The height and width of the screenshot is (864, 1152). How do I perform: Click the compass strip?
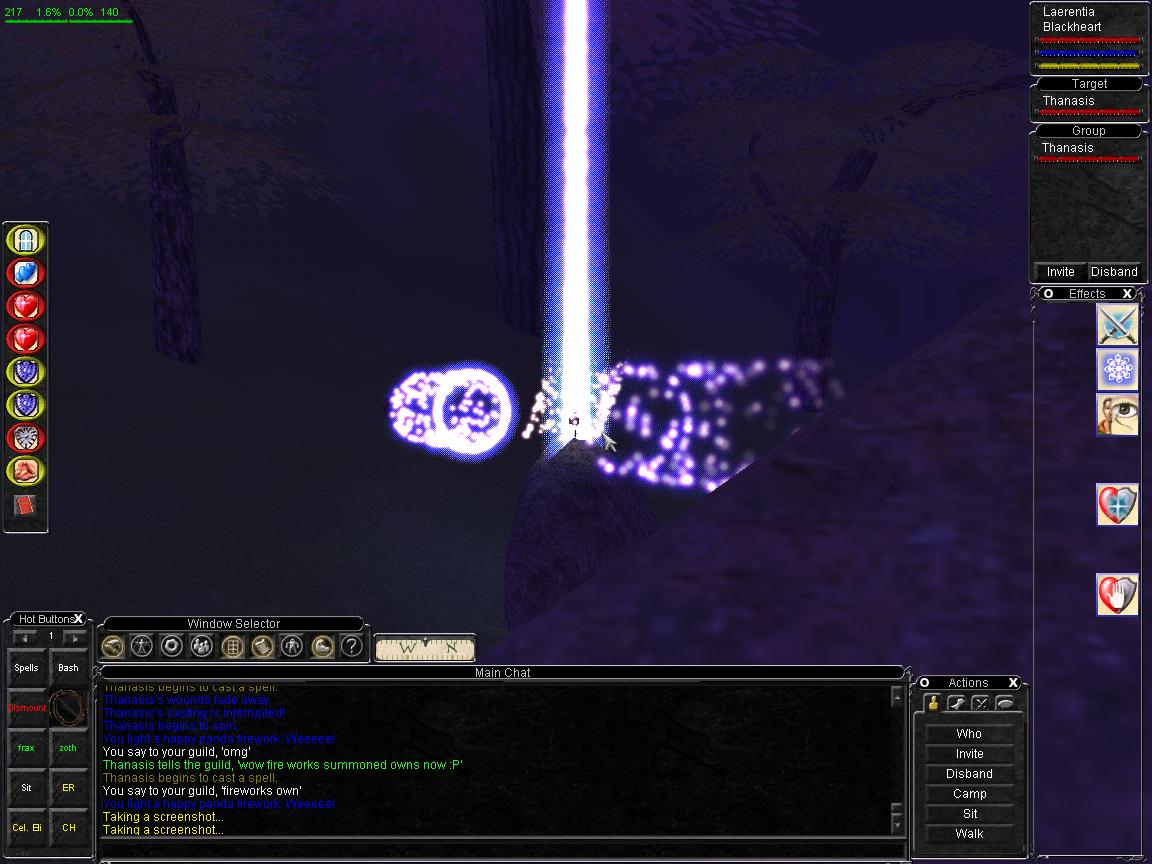(425, 647)
